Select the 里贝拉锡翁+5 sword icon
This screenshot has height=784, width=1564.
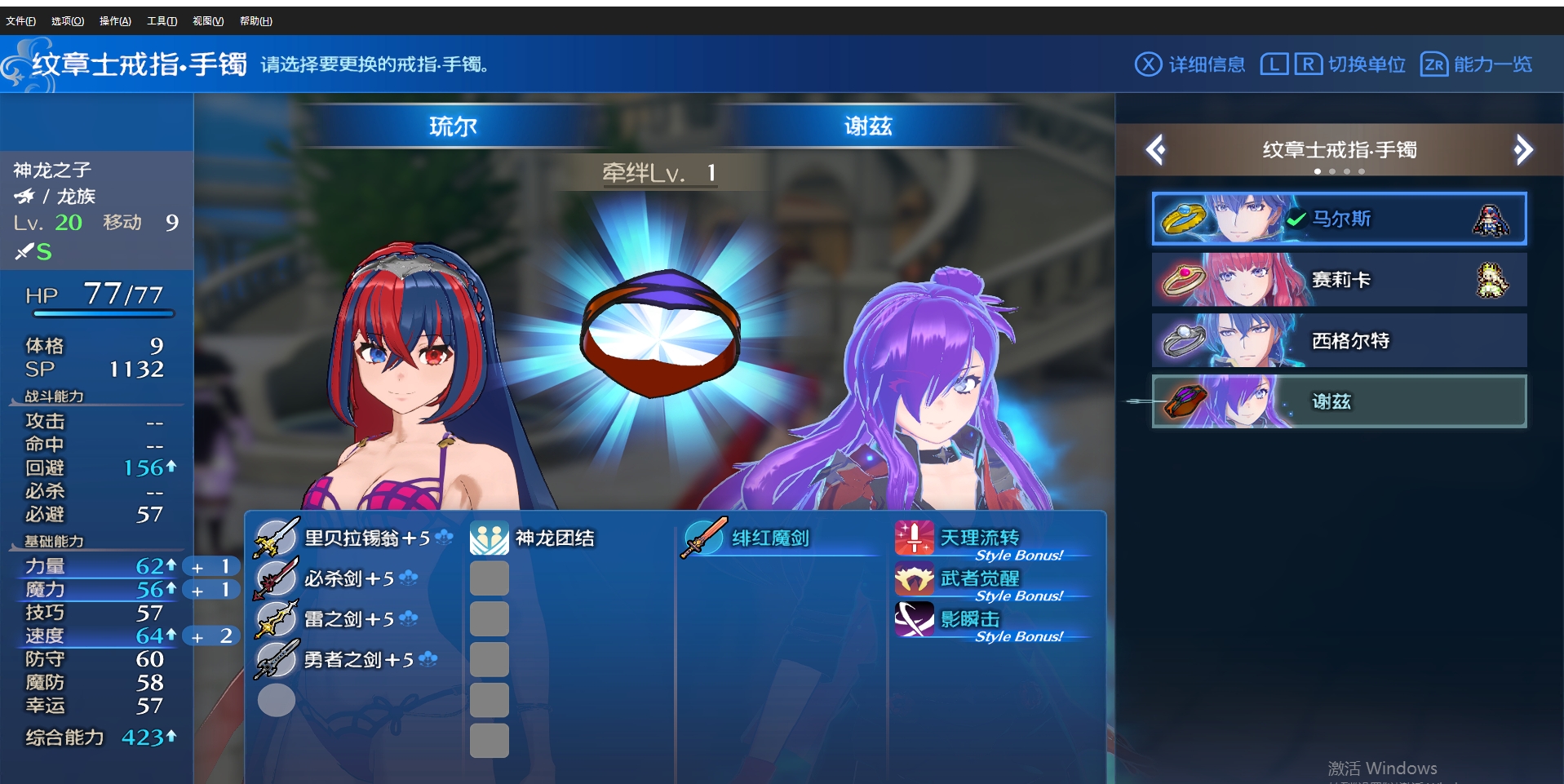click(276, 538)
